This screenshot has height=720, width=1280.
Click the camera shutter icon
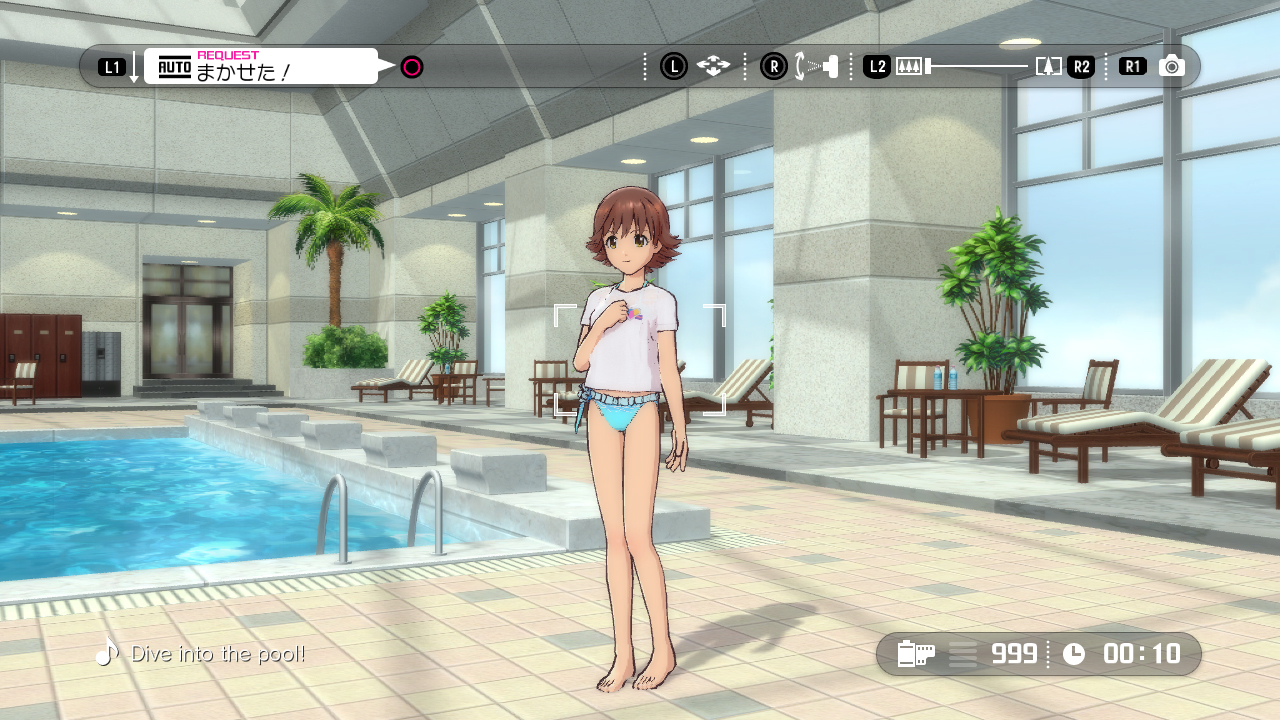(1172, 67)
